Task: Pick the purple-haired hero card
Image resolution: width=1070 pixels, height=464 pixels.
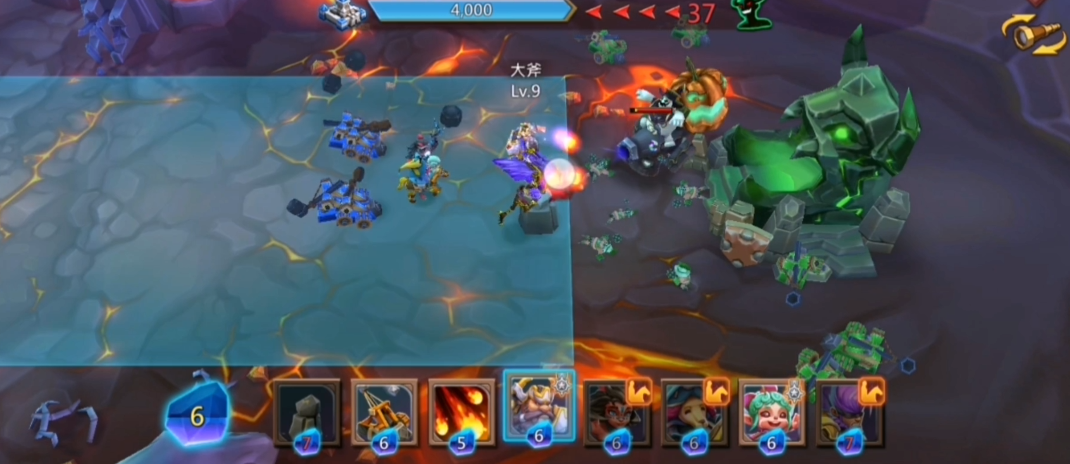Action: [848, 412]
